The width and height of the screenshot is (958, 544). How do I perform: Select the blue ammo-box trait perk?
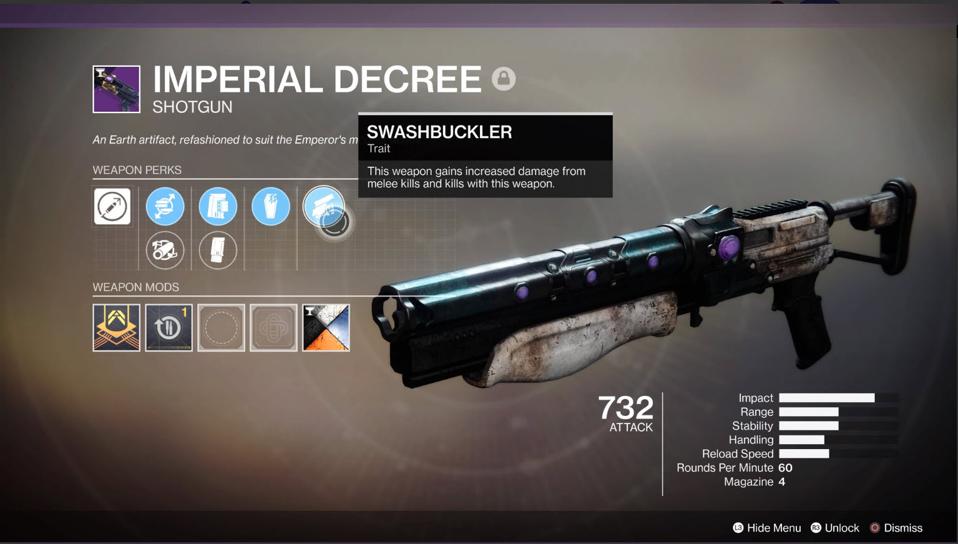(270, 207)
